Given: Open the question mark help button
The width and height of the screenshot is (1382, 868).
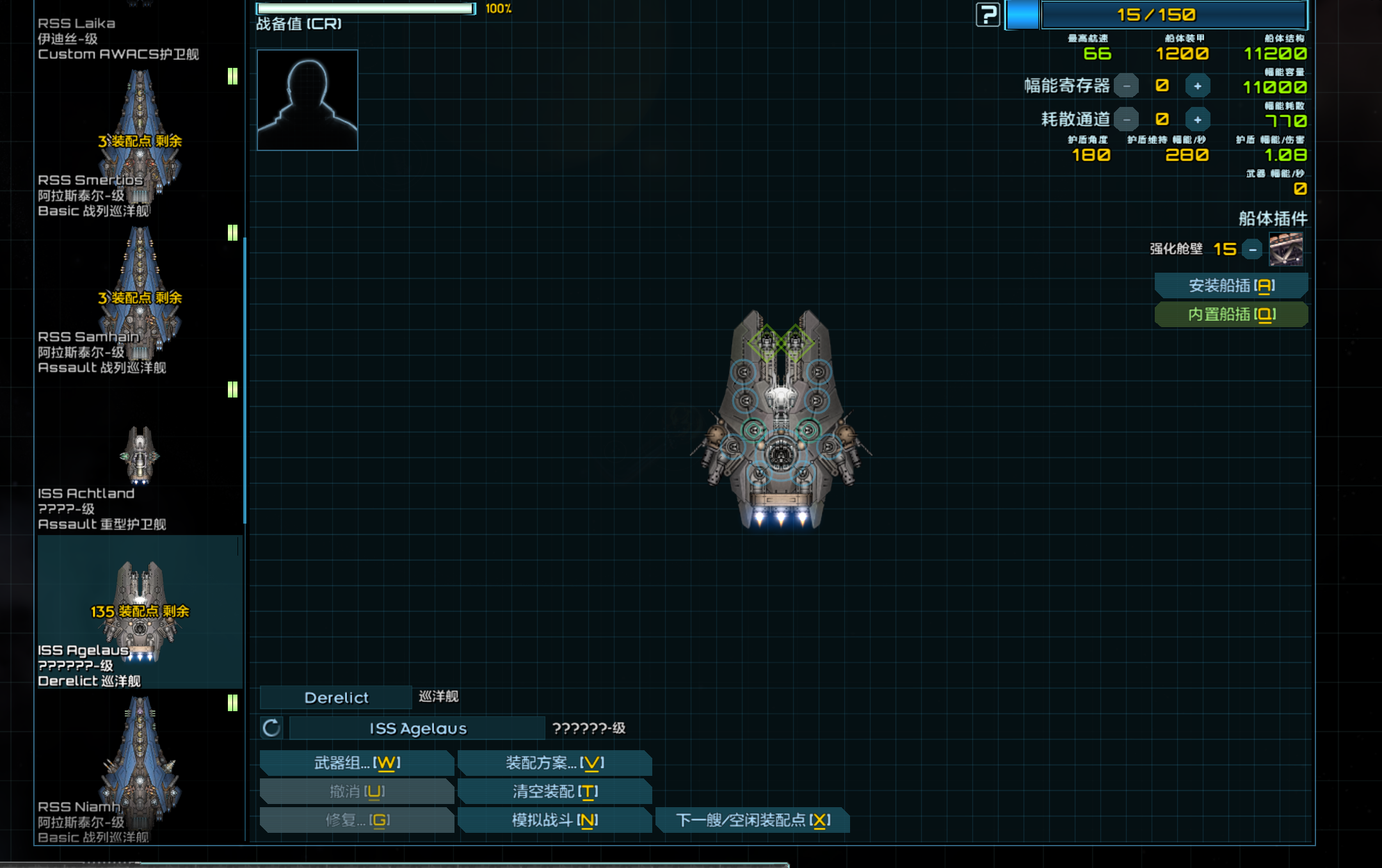Looking at the screenshot, I should [x=988, y=15].
